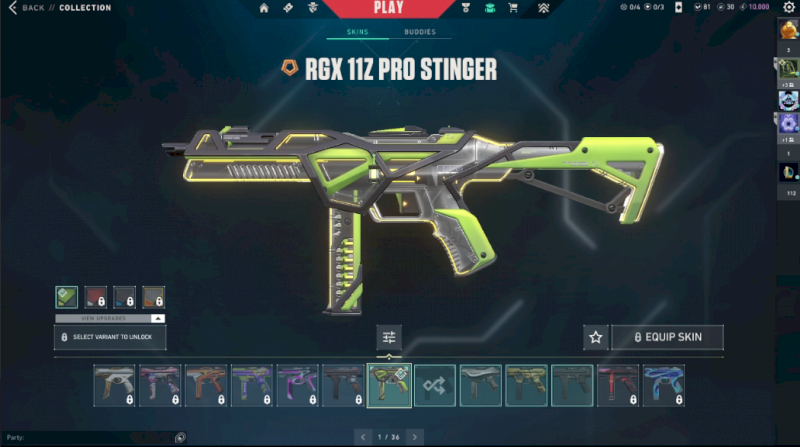The height and width of the screenshot is (447, 800).
Task: Switch to the Buddies tab
Action: tap(419, 32)
